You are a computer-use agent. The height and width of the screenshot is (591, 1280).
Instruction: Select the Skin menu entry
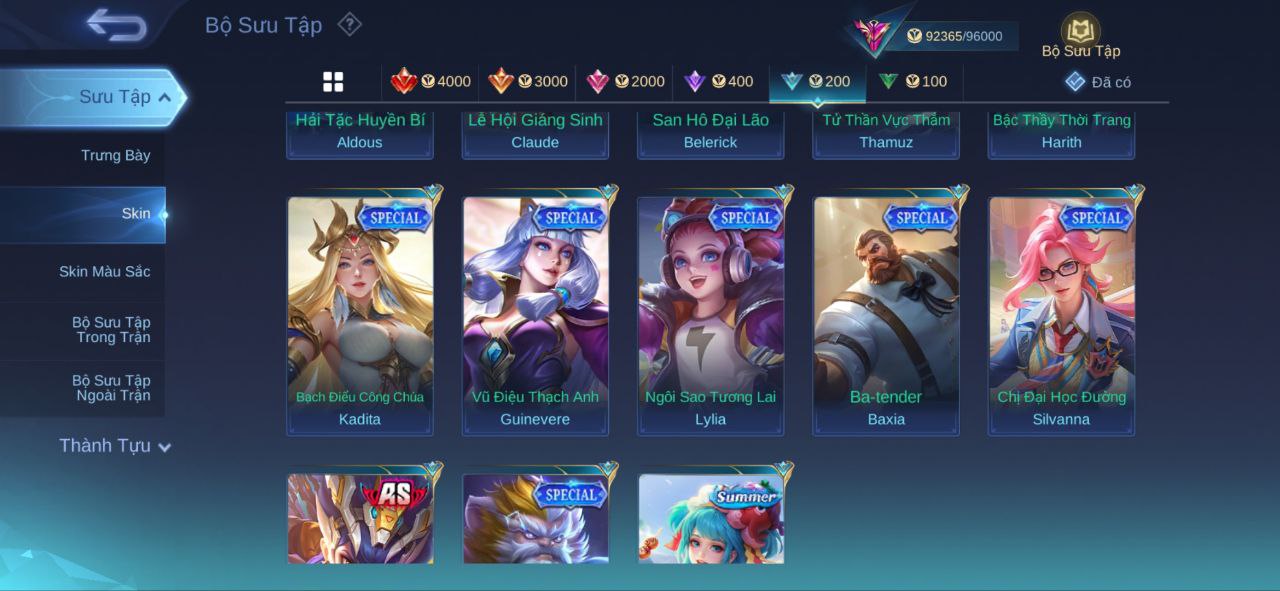[x=135, y=214]
